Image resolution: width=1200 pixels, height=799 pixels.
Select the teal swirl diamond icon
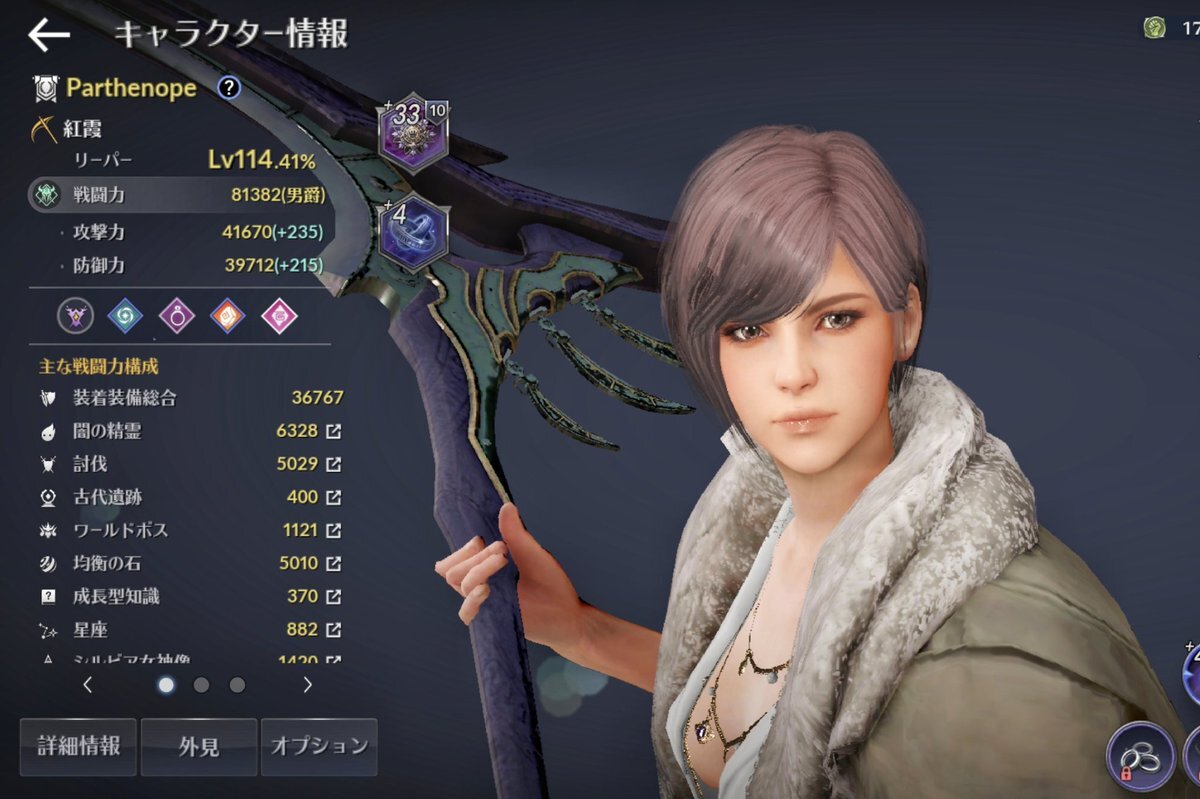tap(125, 316)
